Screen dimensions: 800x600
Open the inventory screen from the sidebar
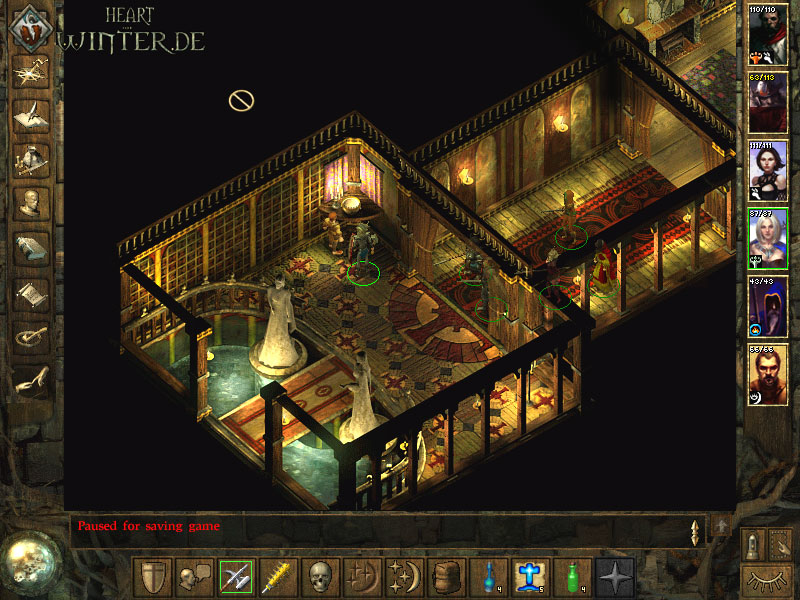tap(31, 160)
